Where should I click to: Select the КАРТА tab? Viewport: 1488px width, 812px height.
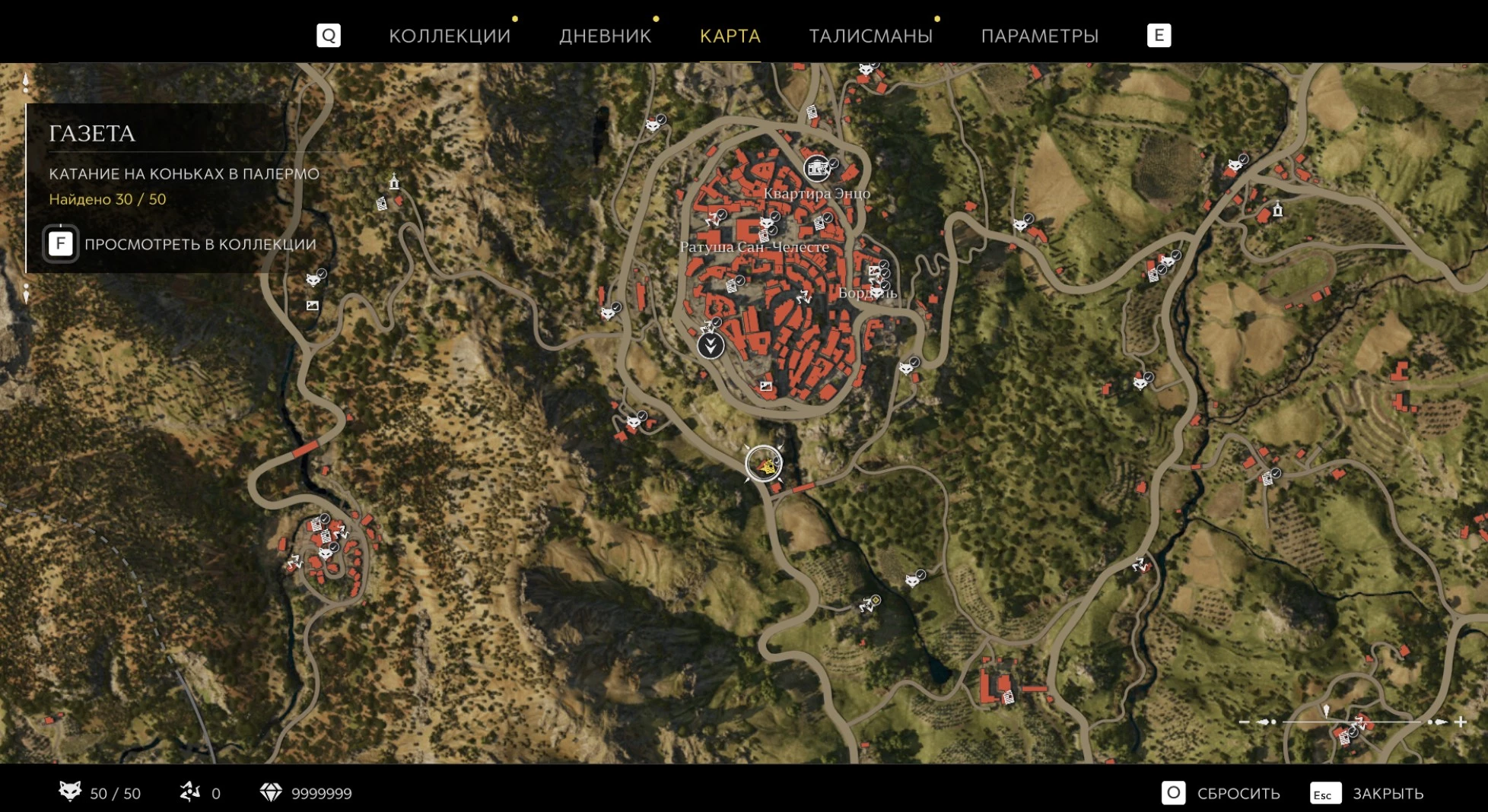730,36
